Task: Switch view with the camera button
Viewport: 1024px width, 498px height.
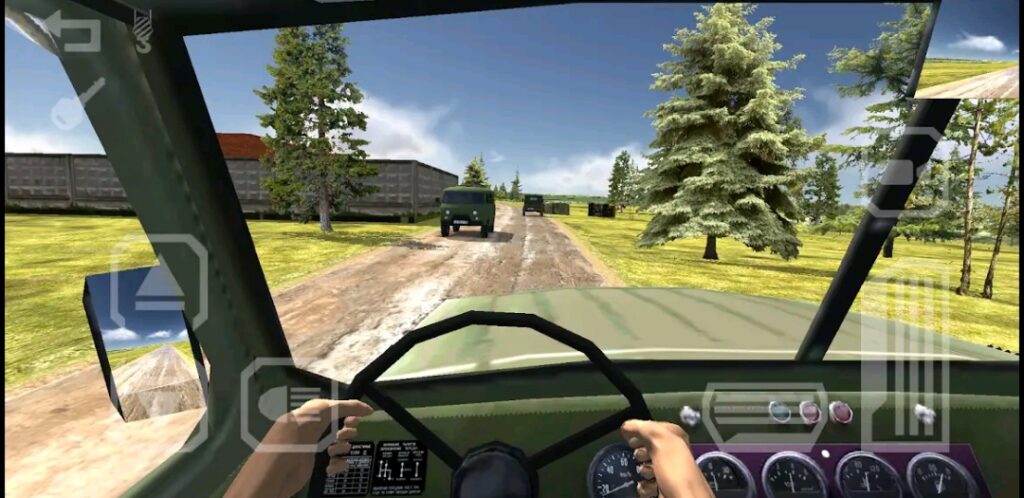Action: coord(907,172)
